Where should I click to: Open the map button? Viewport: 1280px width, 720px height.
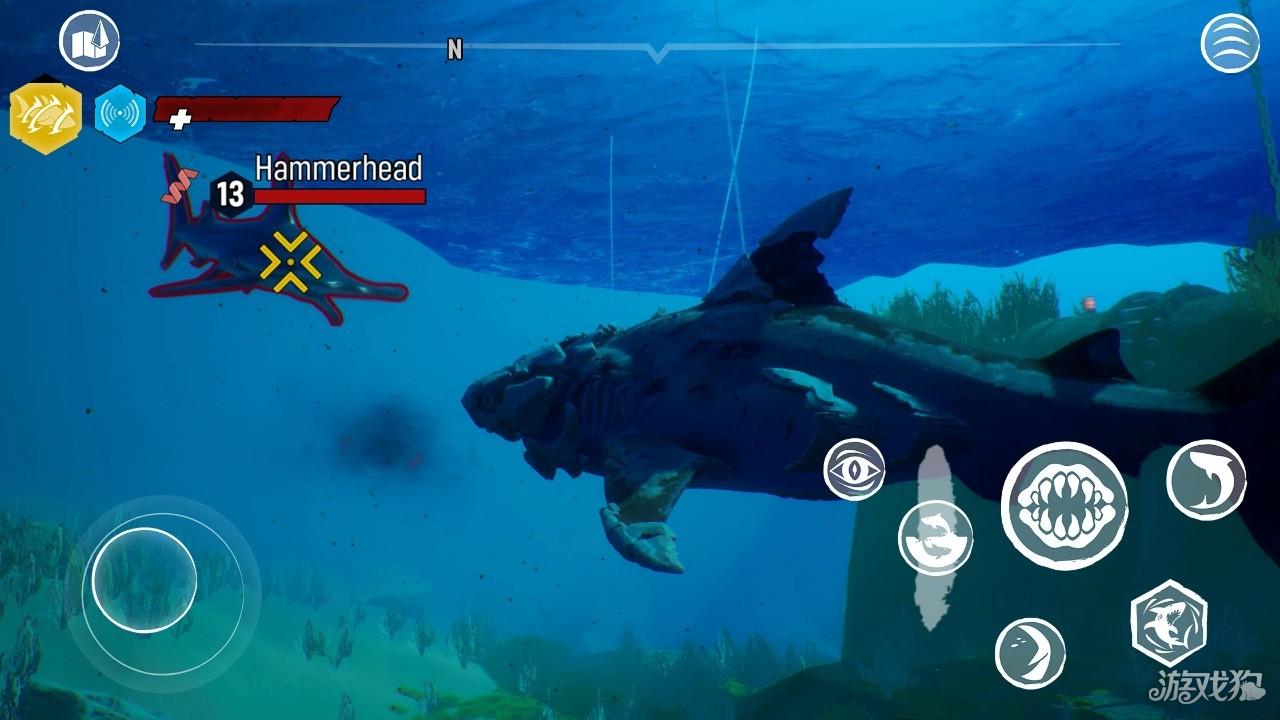click(89, 41)
